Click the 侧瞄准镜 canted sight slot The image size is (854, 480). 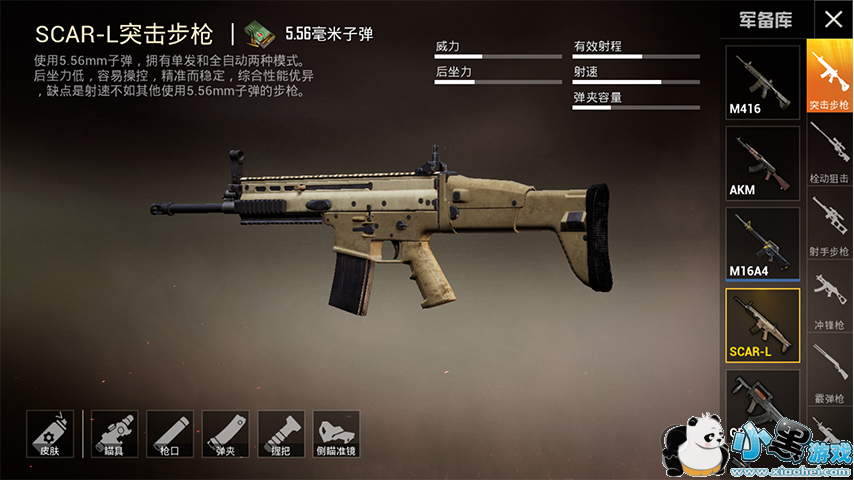[336, 433]
